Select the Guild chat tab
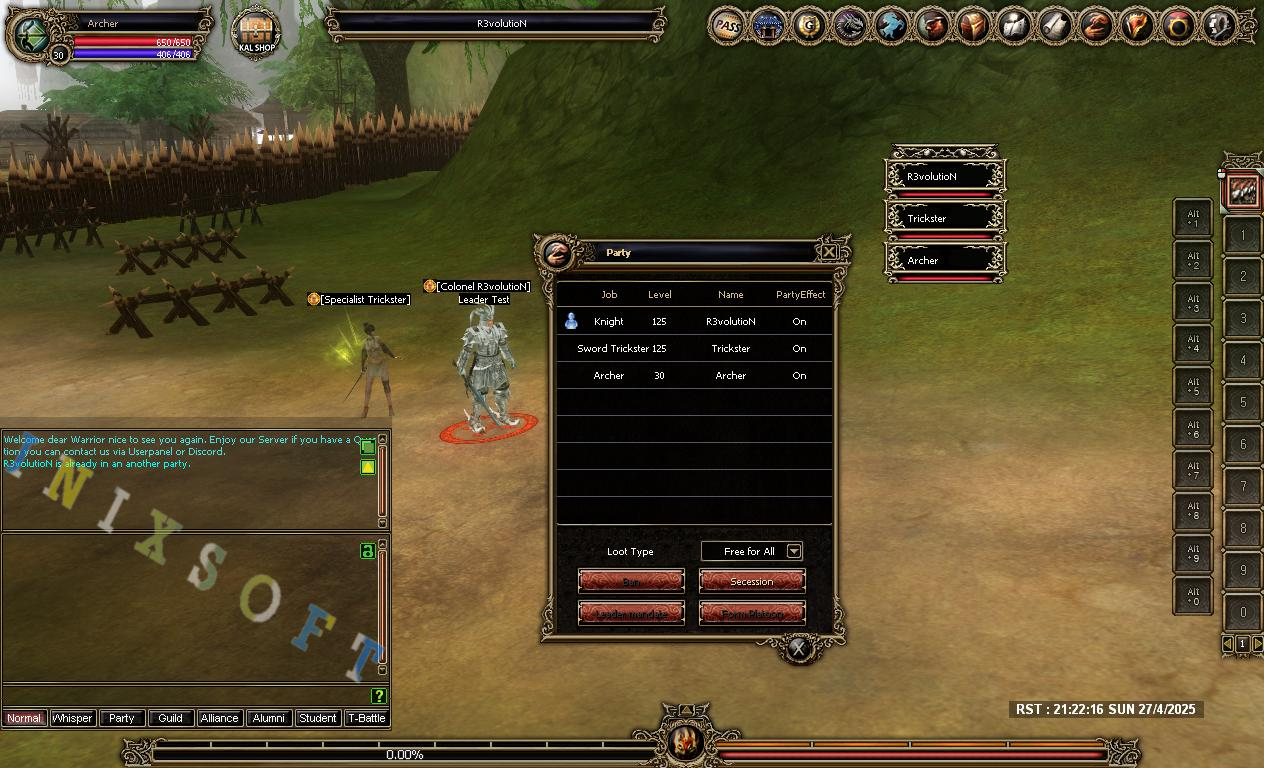 170,718
